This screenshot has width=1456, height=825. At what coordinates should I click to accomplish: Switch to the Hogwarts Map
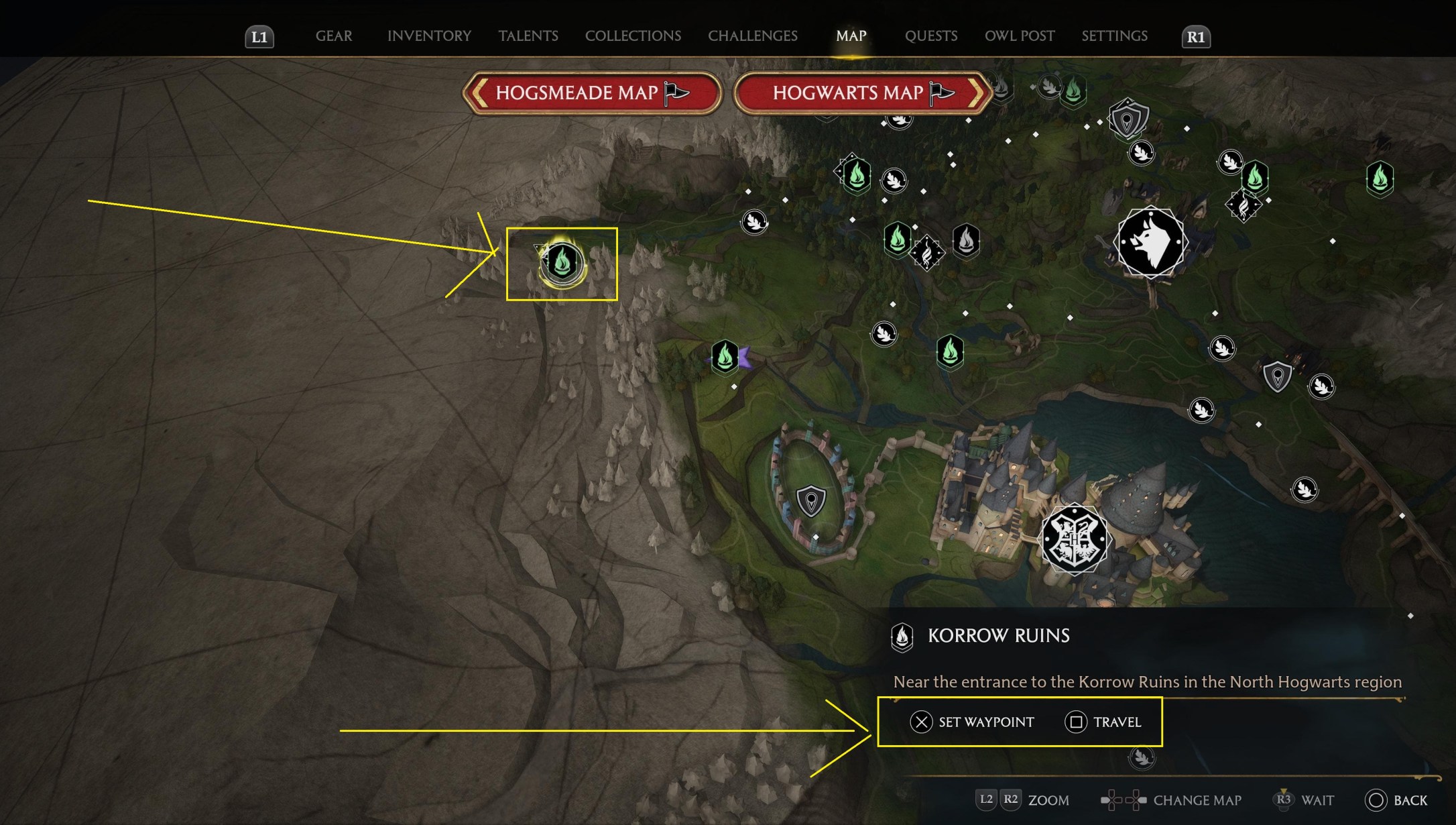(862, 93)
